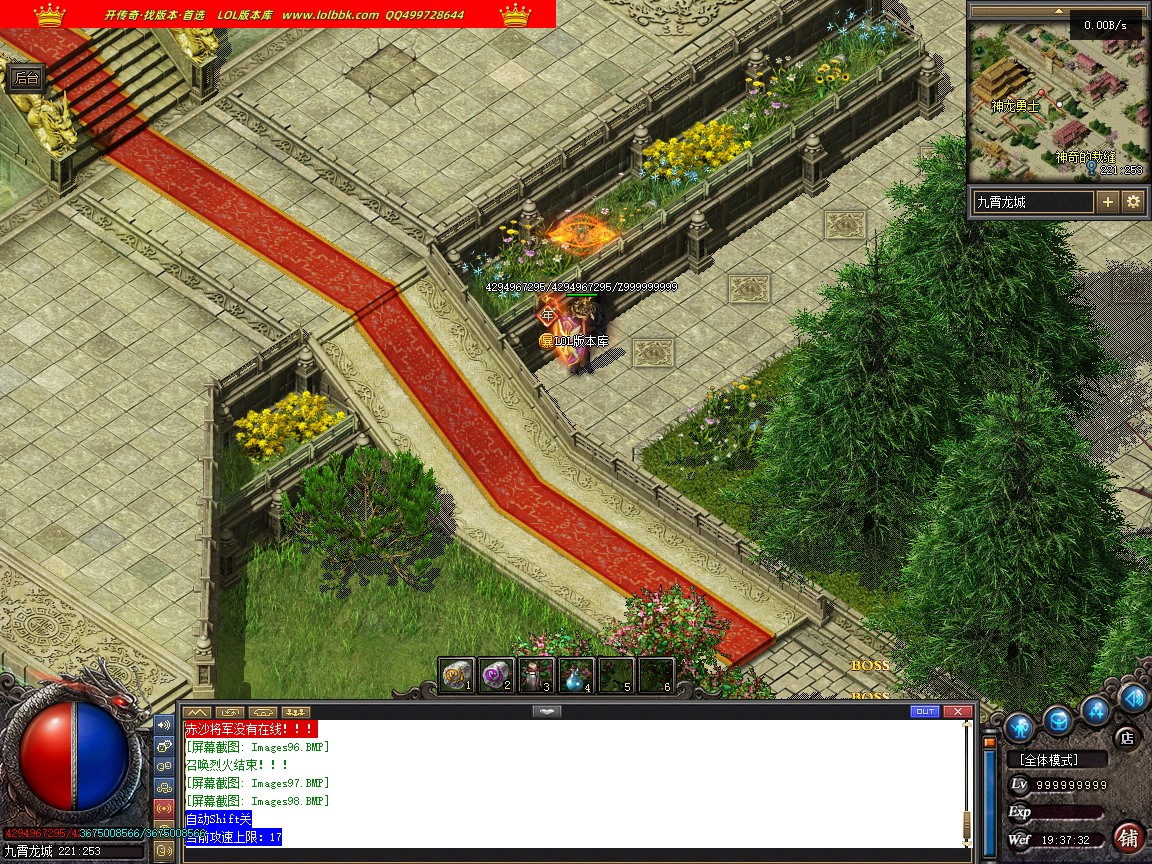Open the skills panel icon

[1096, 711]
